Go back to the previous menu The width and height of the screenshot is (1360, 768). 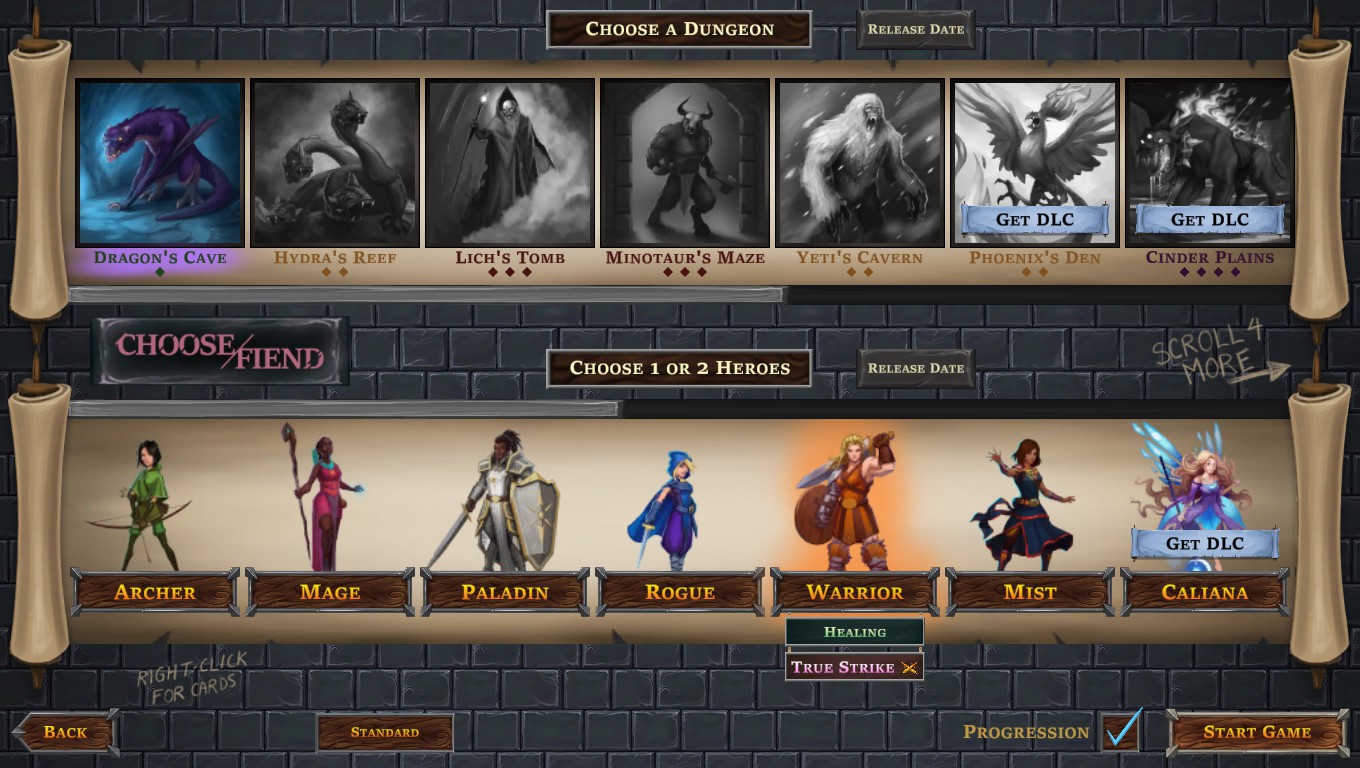coord(65,732)
